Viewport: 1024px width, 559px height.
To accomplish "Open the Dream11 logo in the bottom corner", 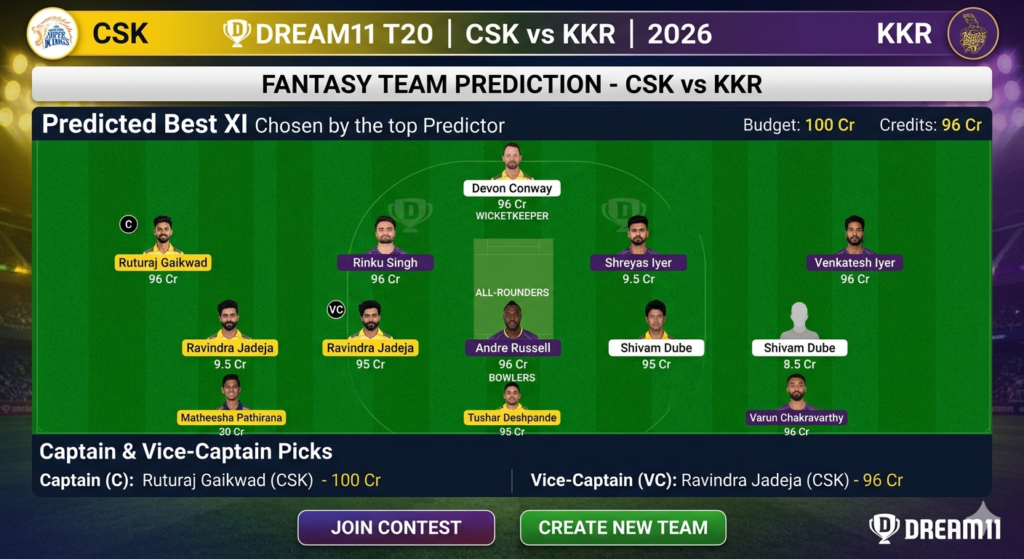I will (x=934, y=528).
